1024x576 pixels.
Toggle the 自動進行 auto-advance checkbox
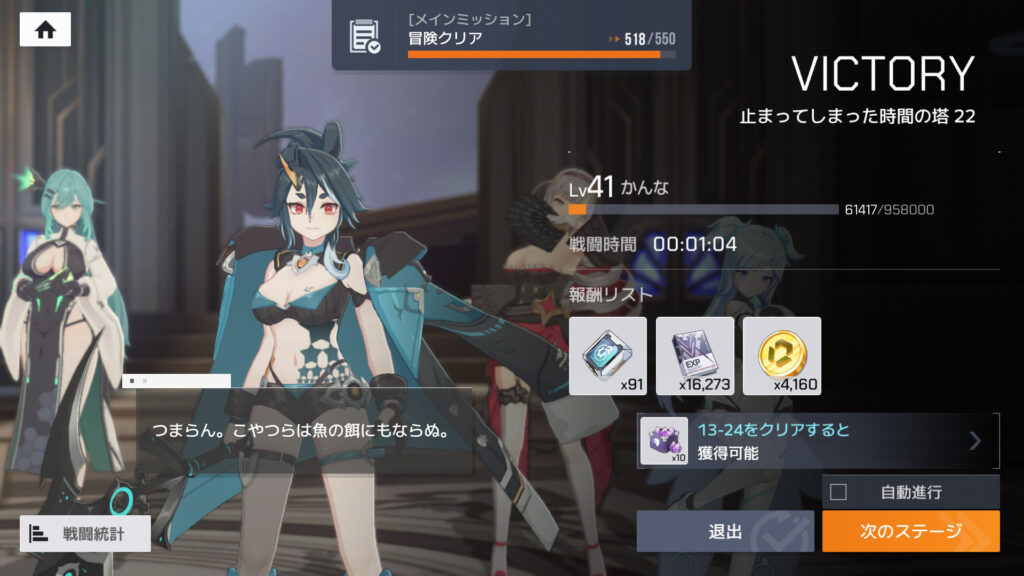point(839,492)
